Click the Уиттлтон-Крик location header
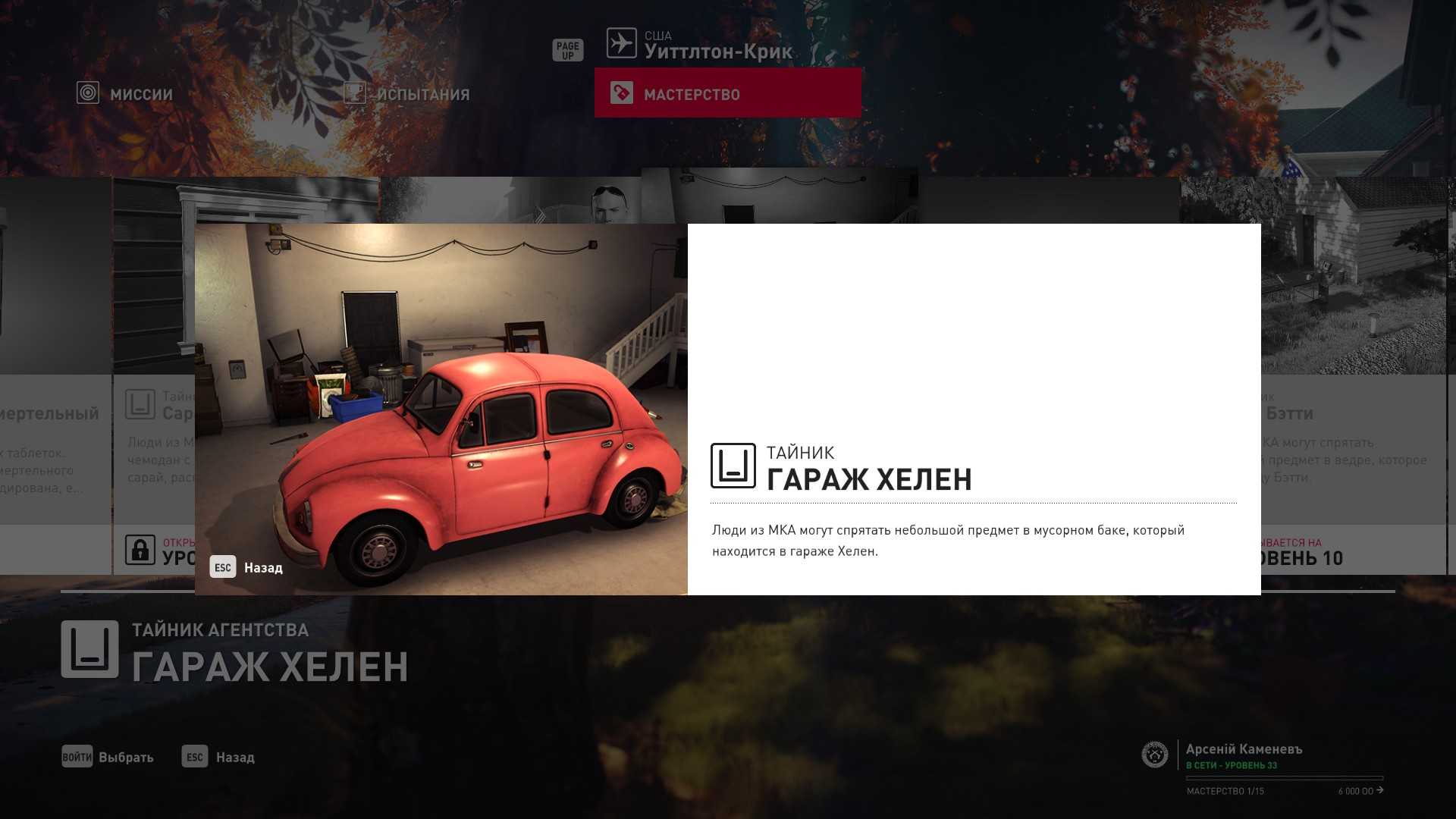 click(x=699, y=45)
